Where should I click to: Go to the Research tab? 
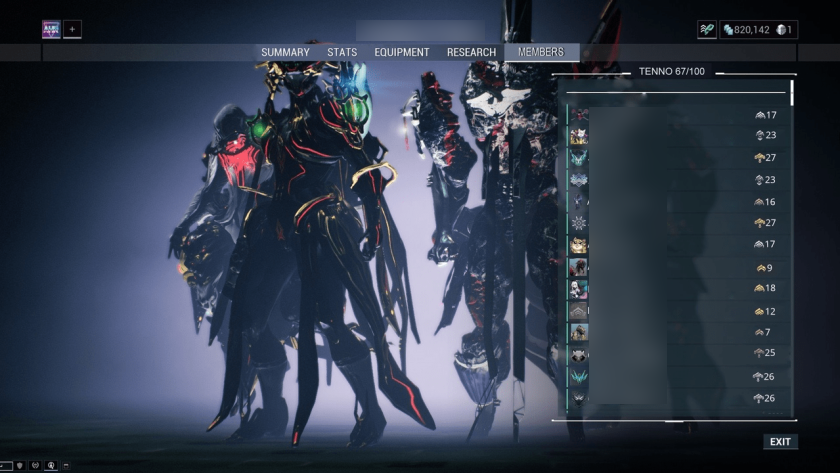471,52
